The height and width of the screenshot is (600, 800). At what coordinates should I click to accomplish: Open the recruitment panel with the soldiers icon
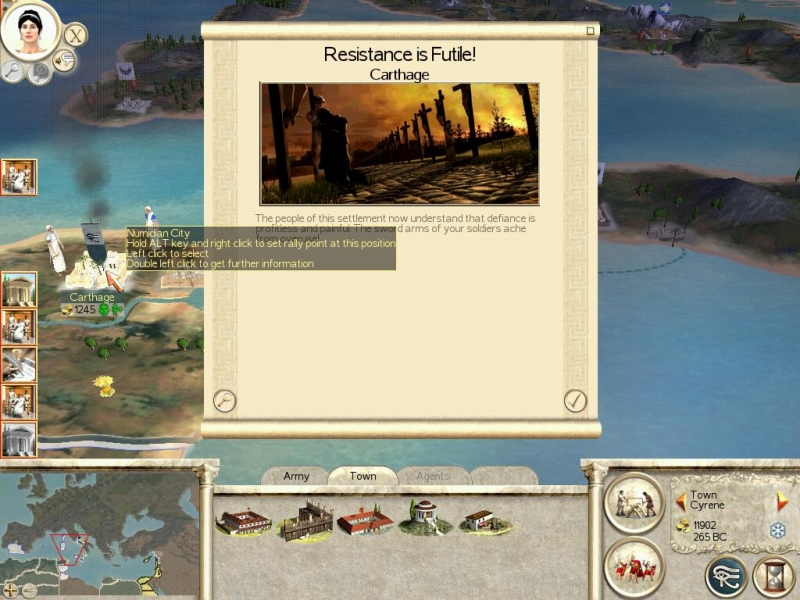634,567
